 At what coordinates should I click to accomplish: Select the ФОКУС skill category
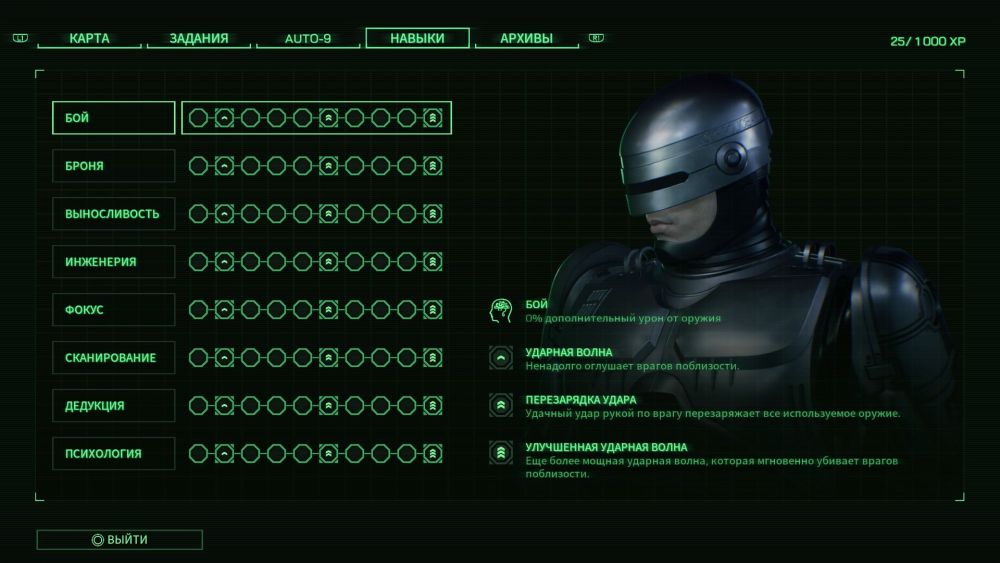coord(113,310)
